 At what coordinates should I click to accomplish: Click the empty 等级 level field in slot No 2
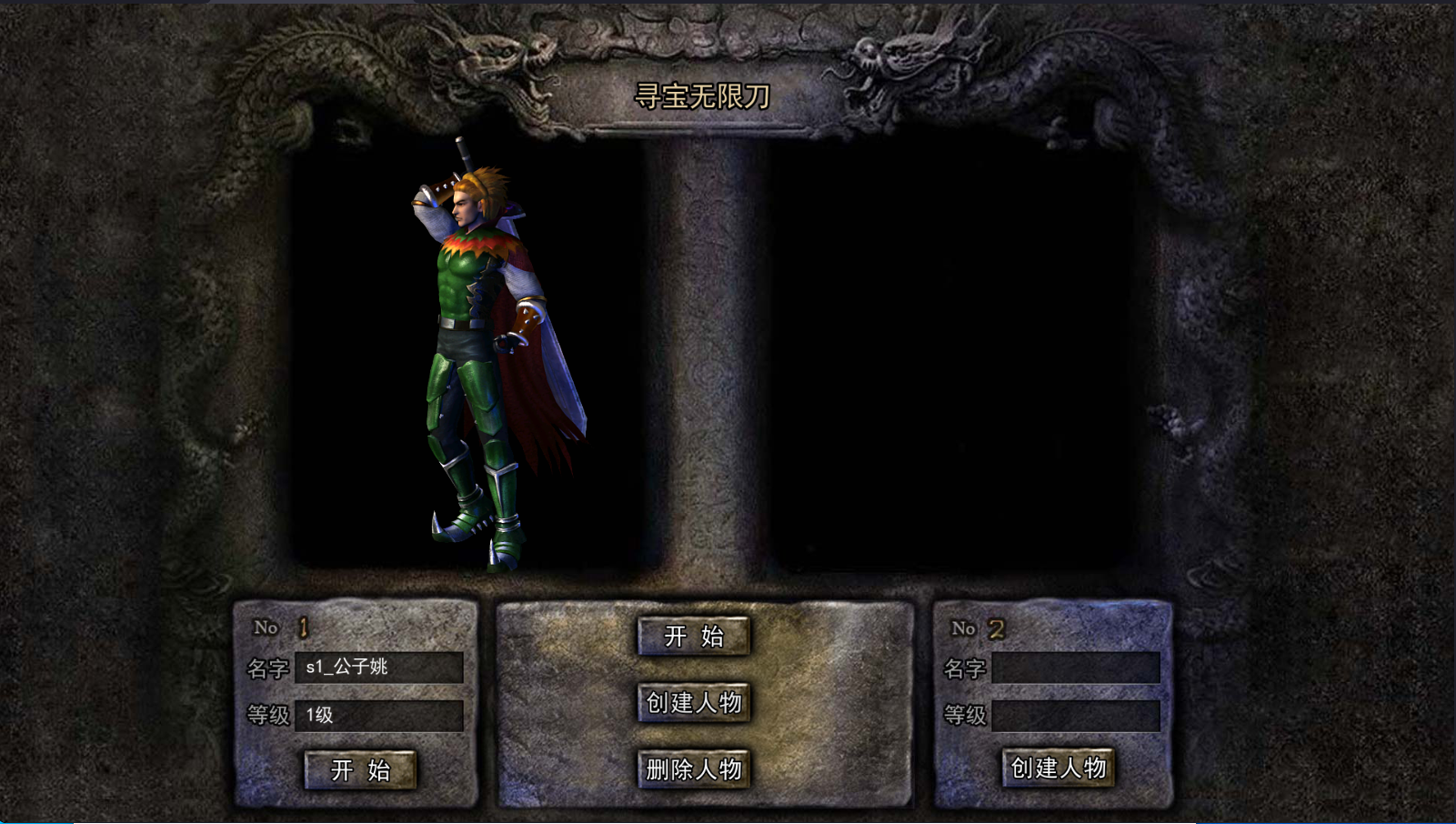(x=1078, y=717)
